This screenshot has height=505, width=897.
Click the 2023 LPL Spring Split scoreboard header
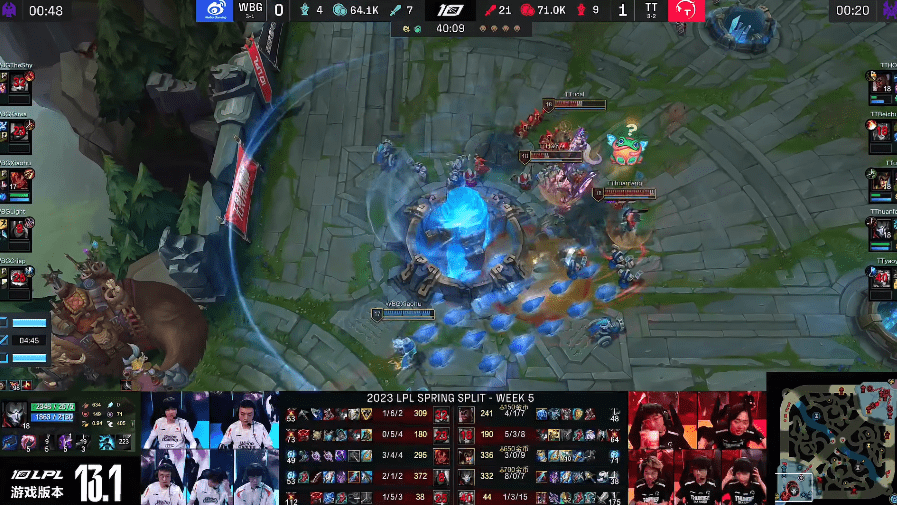(x=452, y=399)
